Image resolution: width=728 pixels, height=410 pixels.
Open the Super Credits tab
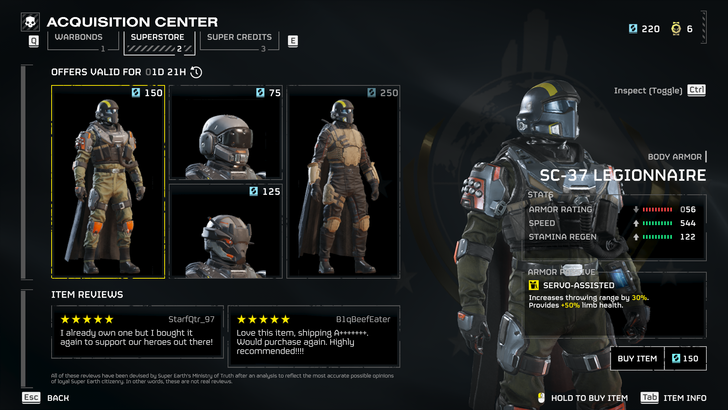pyautogui.click(x=238, y=40)
